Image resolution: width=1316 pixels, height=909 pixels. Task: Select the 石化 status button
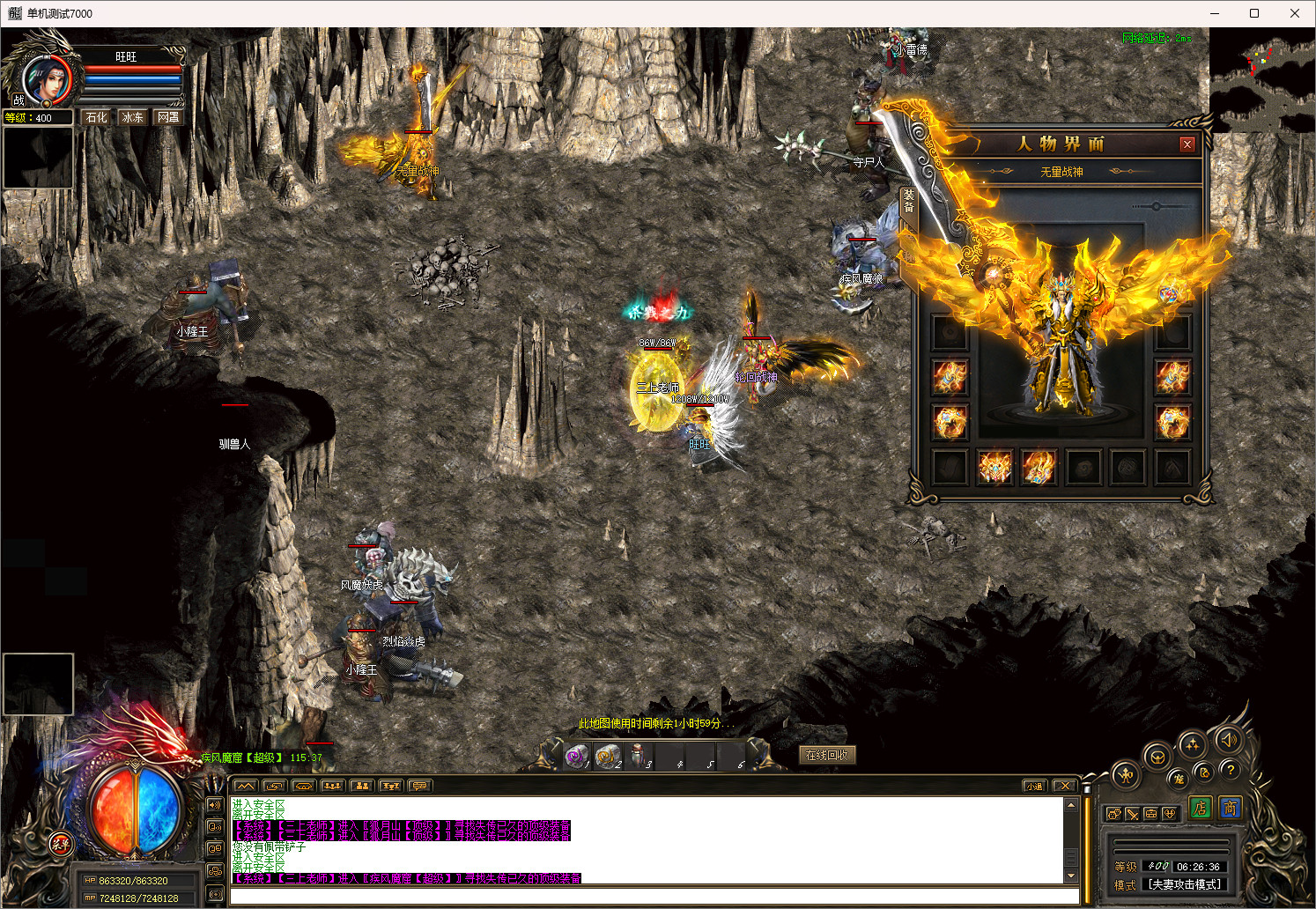(x=96, y=117)
